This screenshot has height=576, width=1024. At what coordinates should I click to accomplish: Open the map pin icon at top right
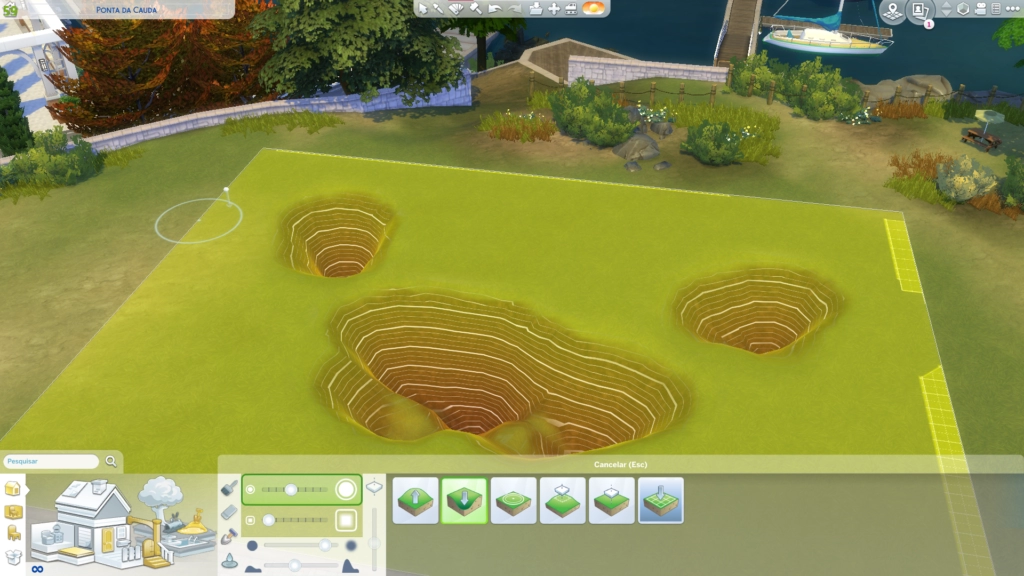[x=892, y=10]
